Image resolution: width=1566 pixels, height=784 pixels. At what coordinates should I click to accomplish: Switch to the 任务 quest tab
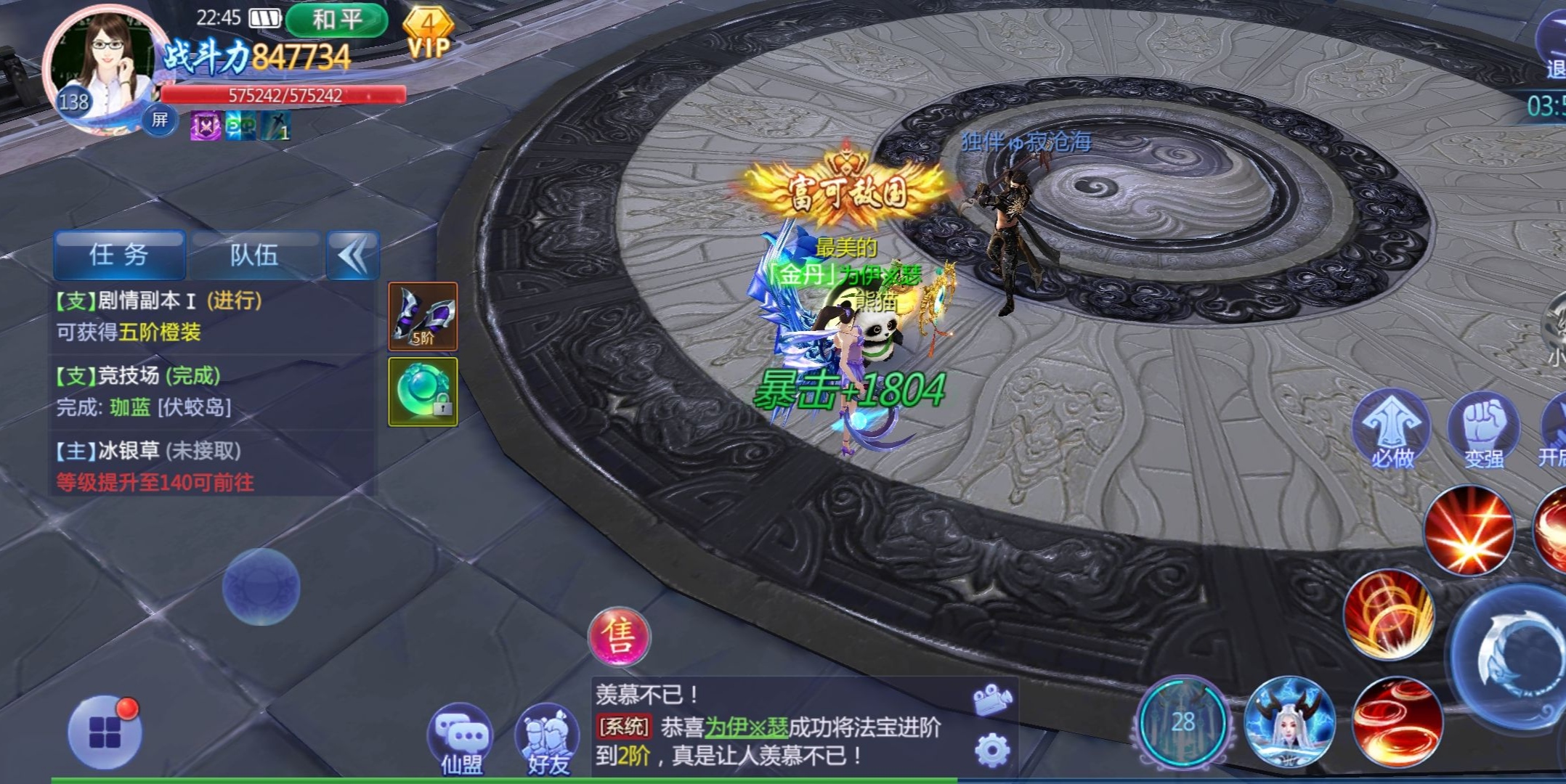(x=119, y=255)
